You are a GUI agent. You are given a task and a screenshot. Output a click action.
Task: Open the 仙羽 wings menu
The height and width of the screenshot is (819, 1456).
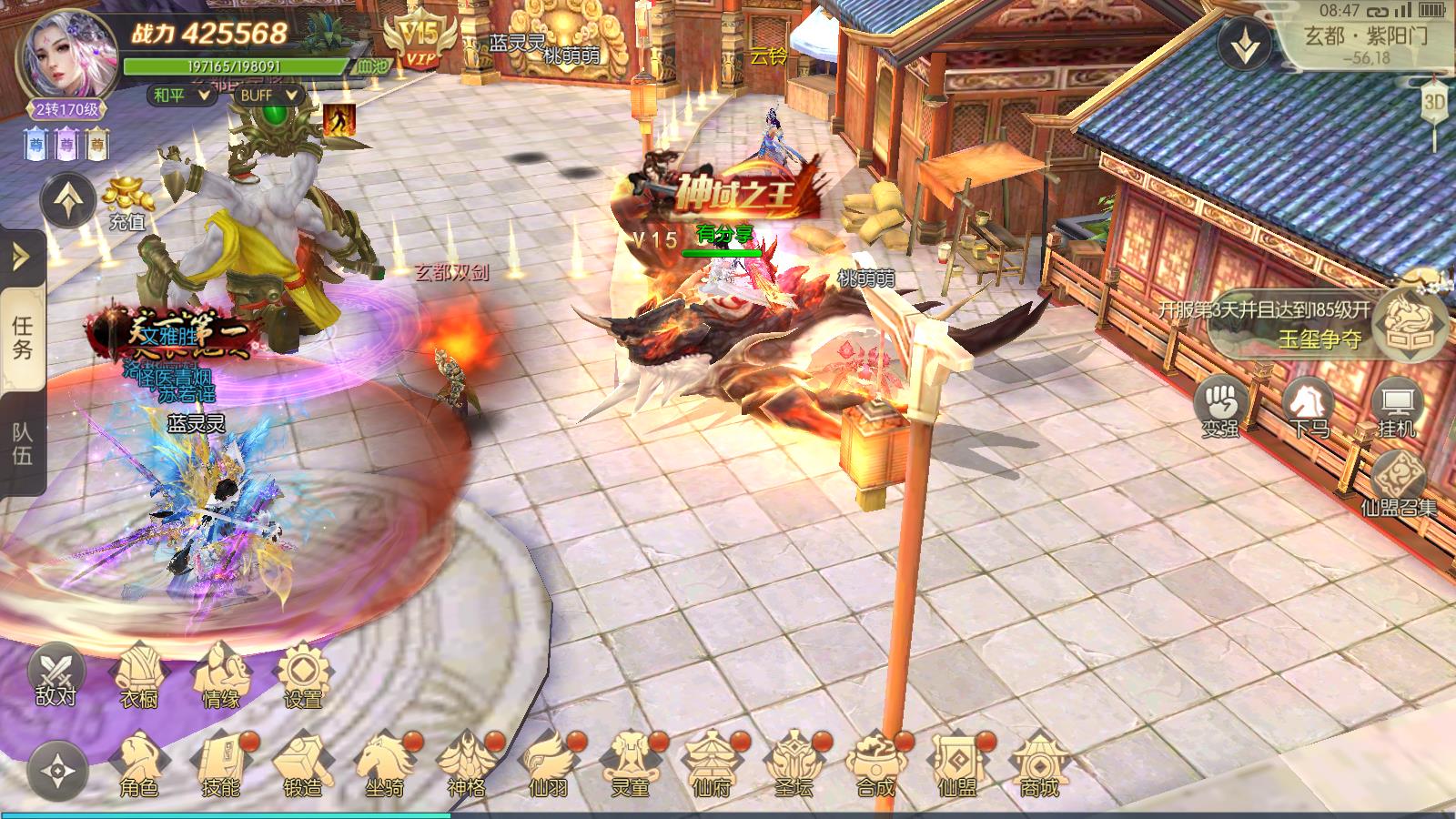tap(548, 765)
